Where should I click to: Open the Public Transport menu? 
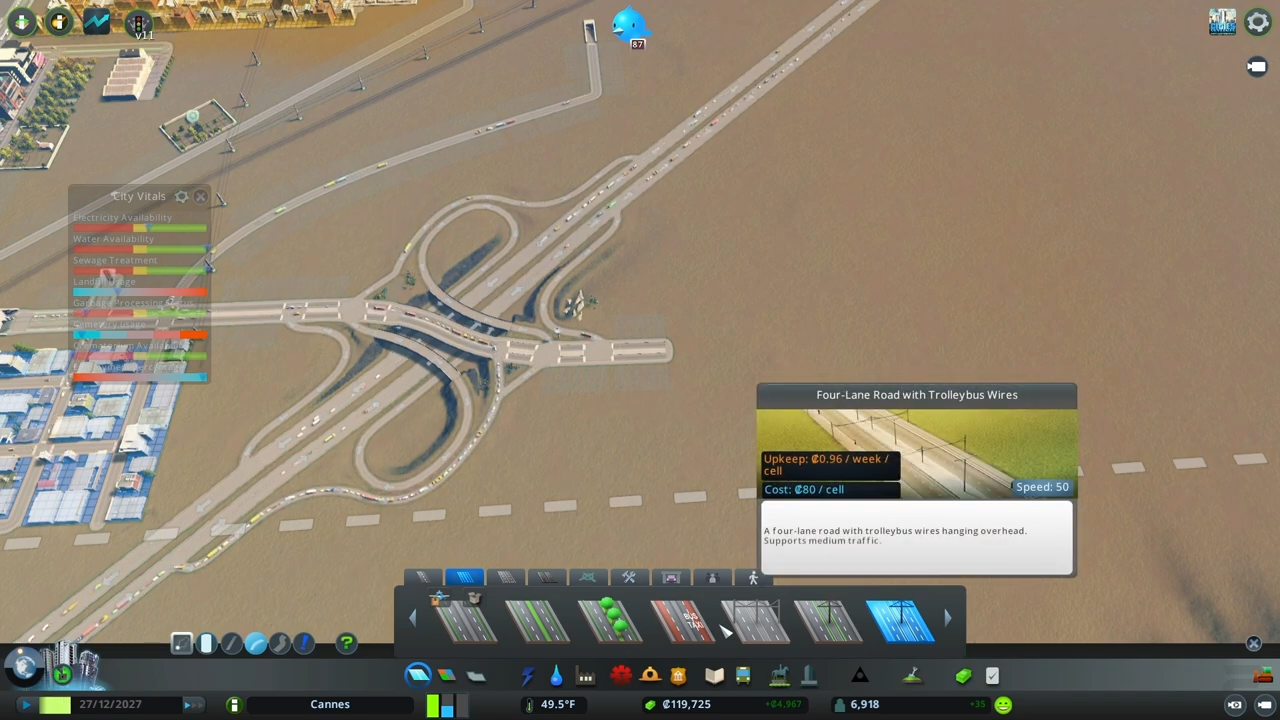(x=743, y=676)
